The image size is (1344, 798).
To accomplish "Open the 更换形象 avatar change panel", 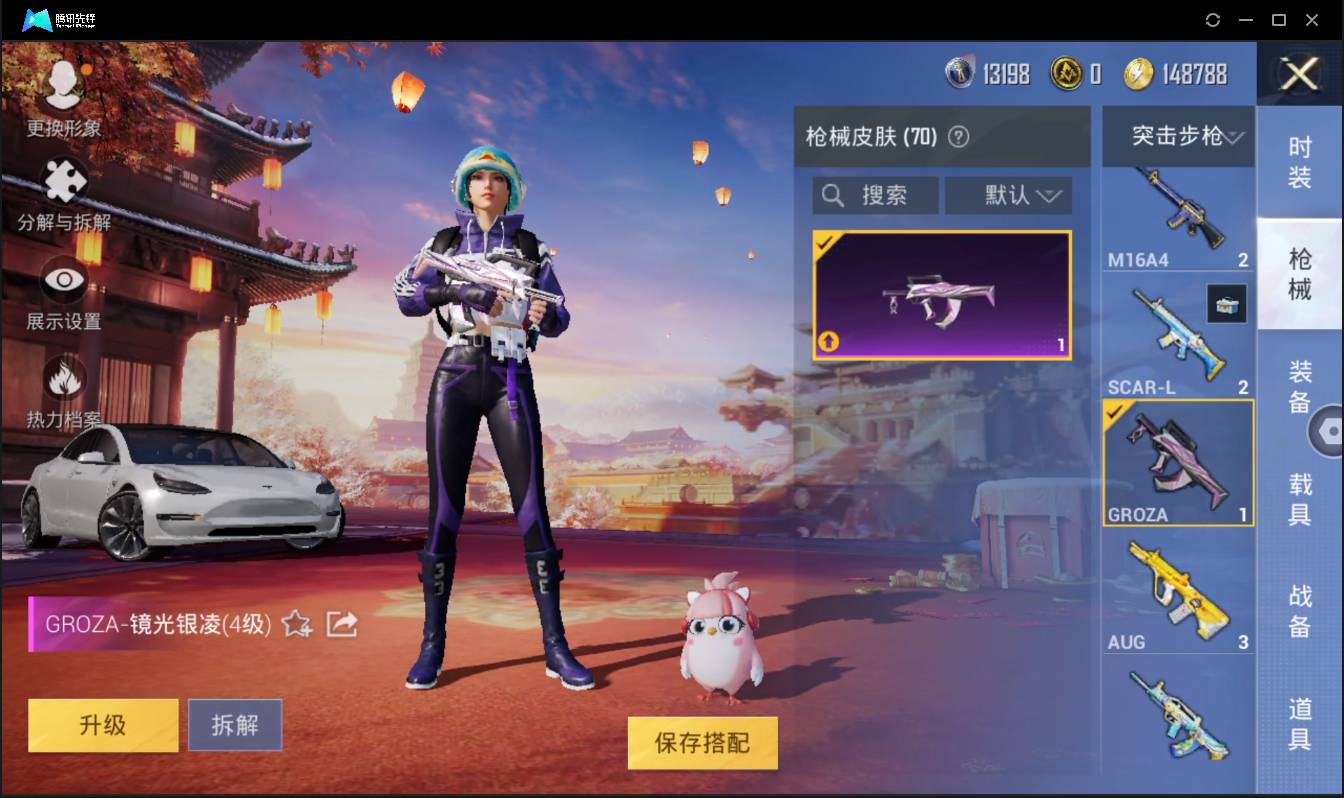I will pyautogui.click(x=62, y=90).
